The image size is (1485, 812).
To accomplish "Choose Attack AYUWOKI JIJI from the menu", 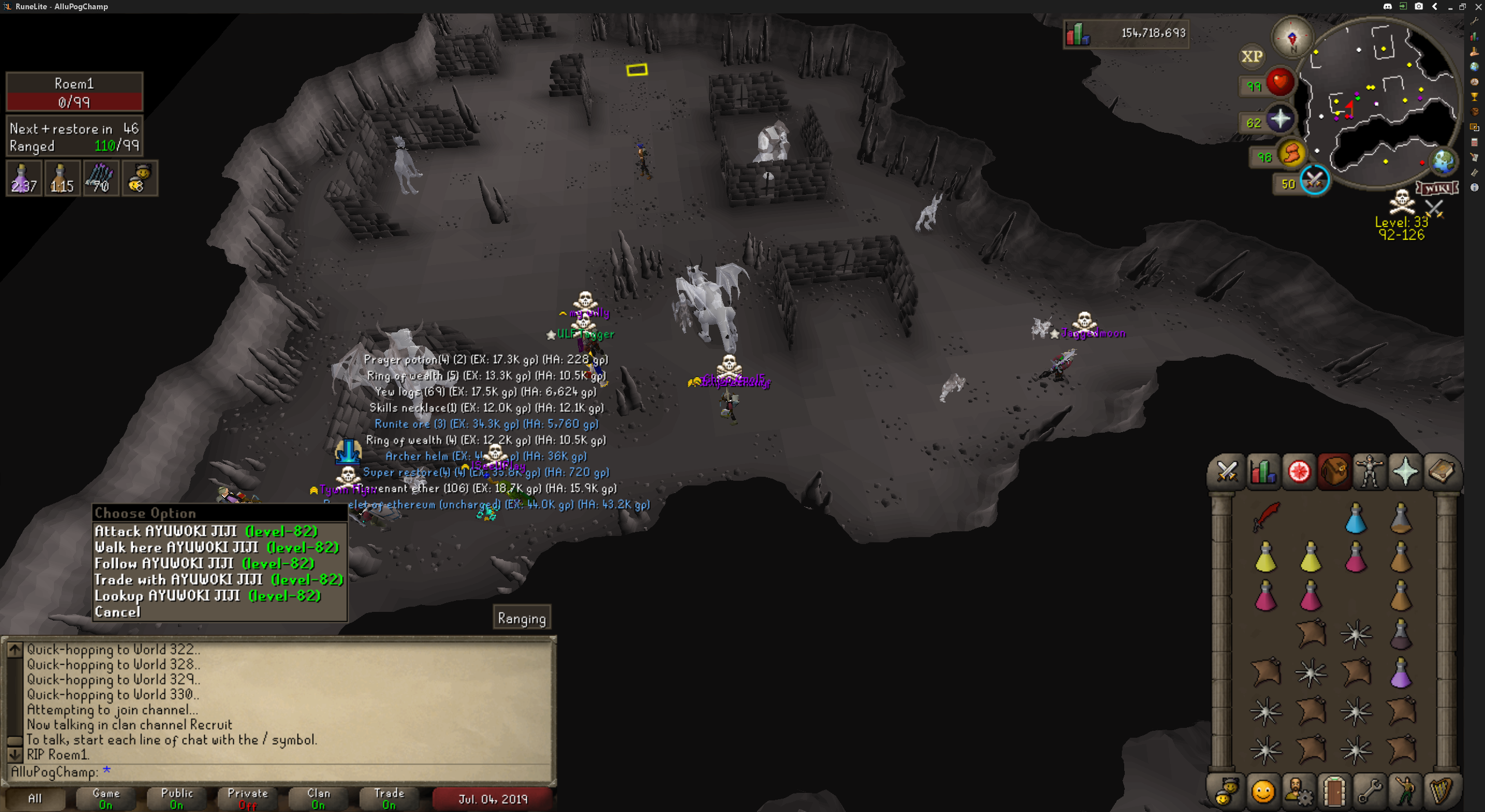I will coord(206,531).
